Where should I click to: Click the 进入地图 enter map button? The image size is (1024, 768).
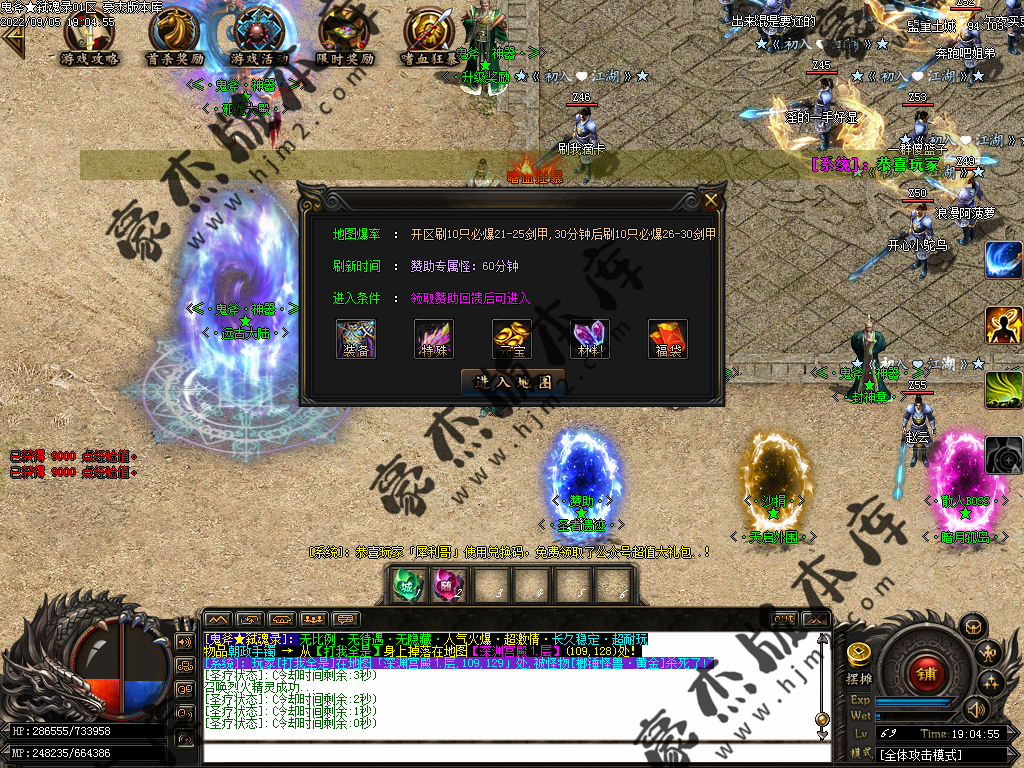pyautogui.click(x=512, y=382)
